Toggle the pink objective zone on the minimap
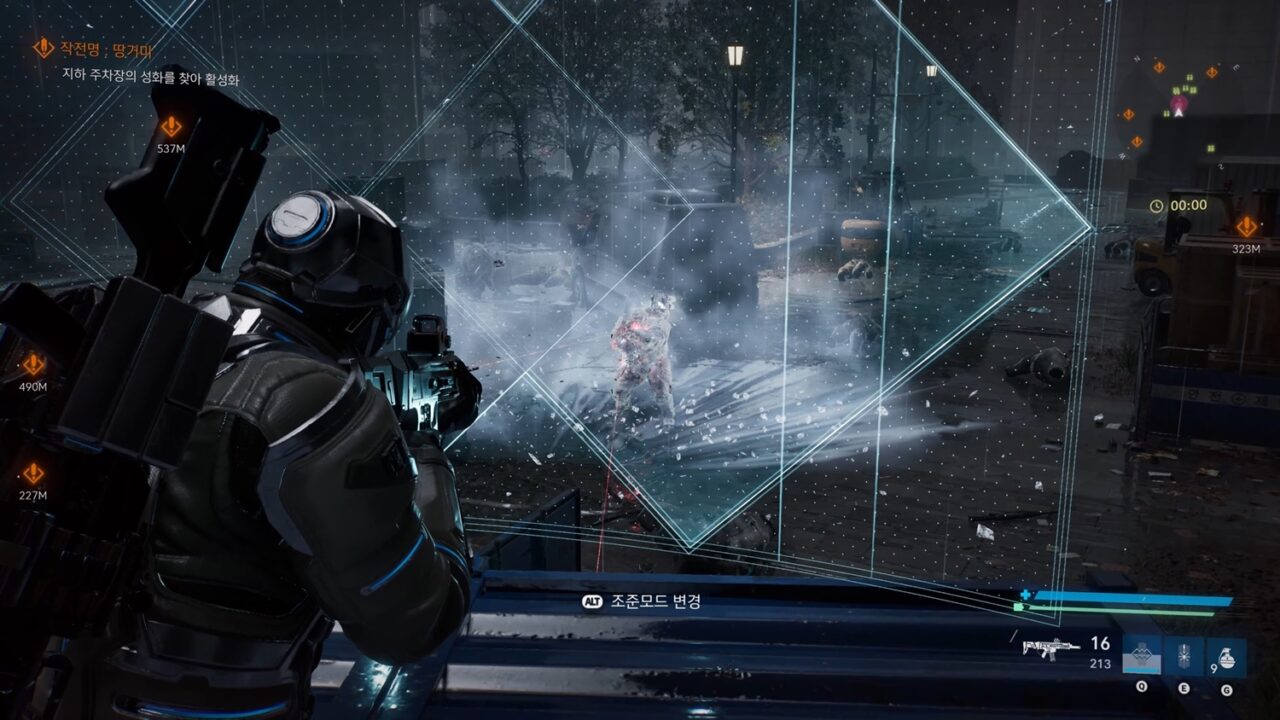 1179,104
